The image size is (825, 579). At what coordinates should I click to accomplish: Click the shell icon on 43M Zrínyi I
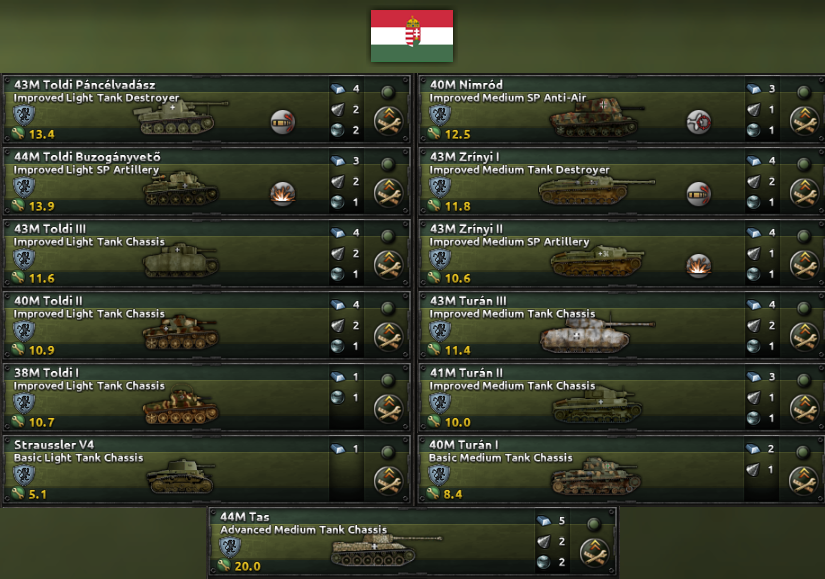click(x=698, y=193)
